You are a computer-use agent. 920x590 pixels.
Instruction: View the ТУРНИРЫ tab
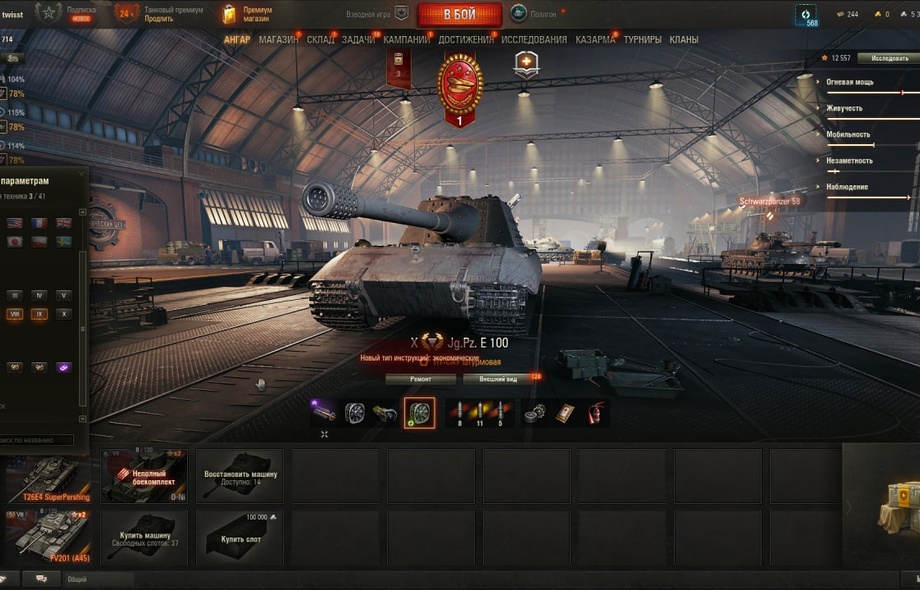click(x=642, y=40)
